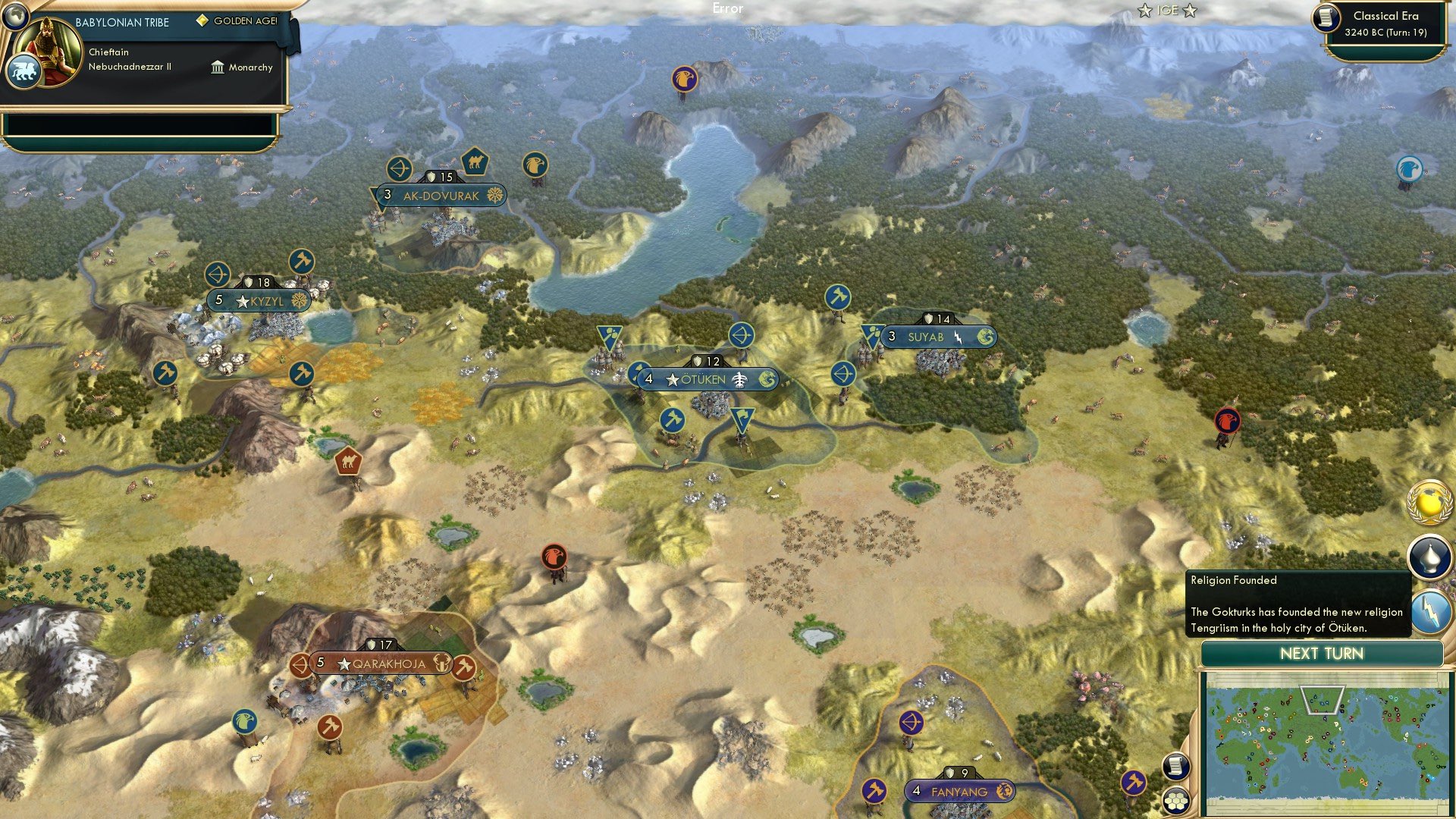Image resolution: width=1456 pixels, height=819 pixels.
Task: Click the Golden Age diamond indicator
Action: click(202, 22)
